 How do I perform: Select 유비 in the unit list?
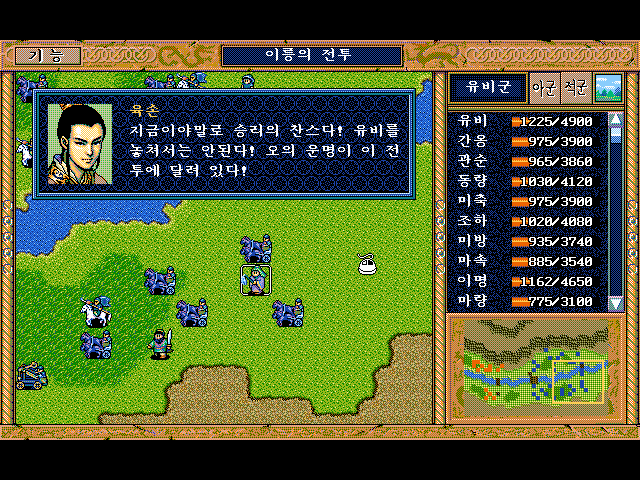coord(470,121)
